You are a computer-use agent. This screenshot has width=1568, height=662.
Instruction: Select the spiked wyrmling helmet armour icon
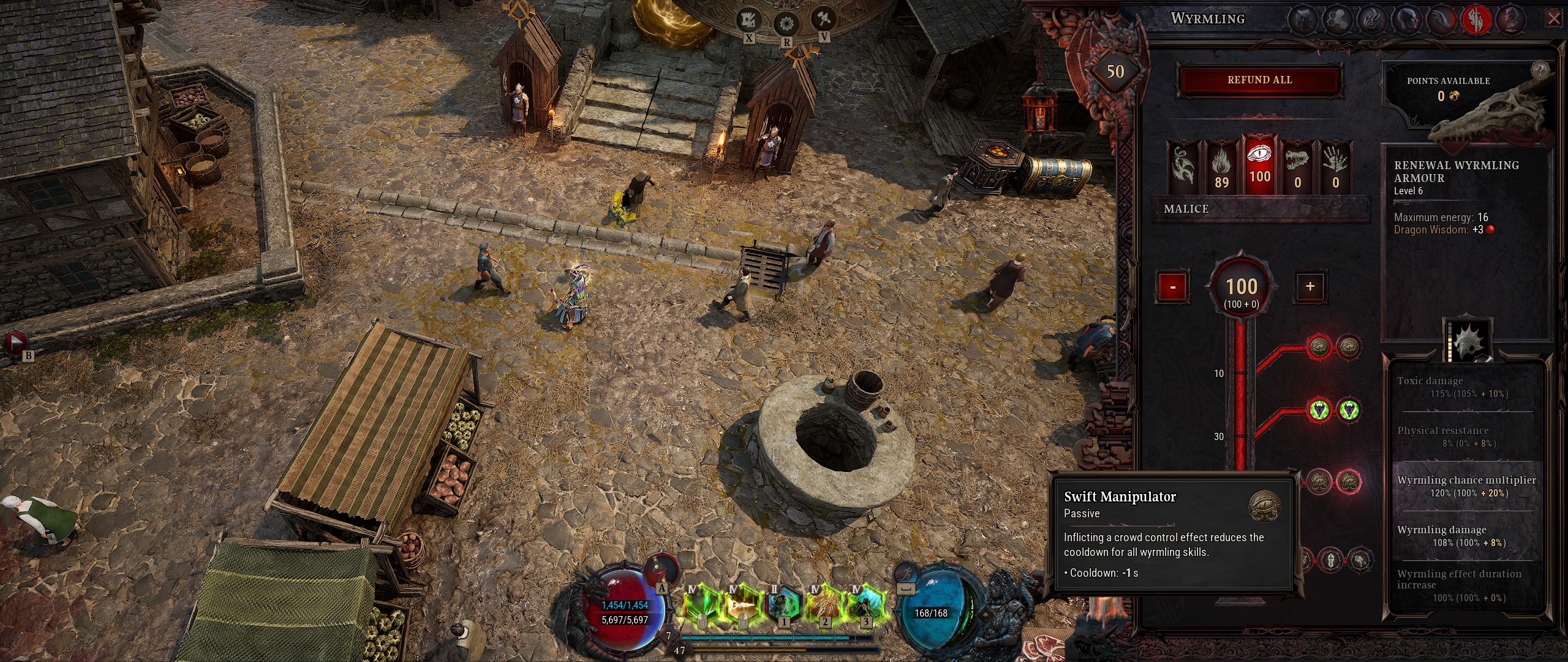(x=1468, y=341)
